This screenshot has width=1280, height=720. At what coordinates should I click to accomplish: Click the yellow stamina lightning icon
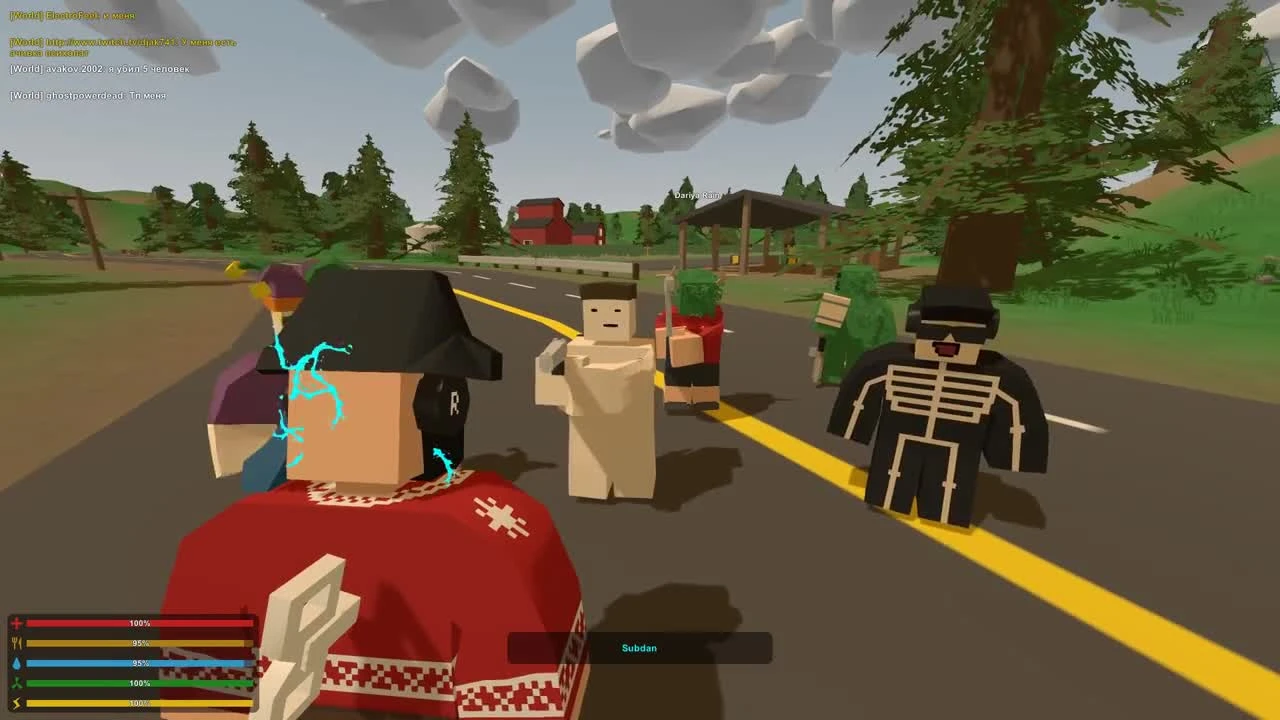pyautogui.click(x=17, y=702)
